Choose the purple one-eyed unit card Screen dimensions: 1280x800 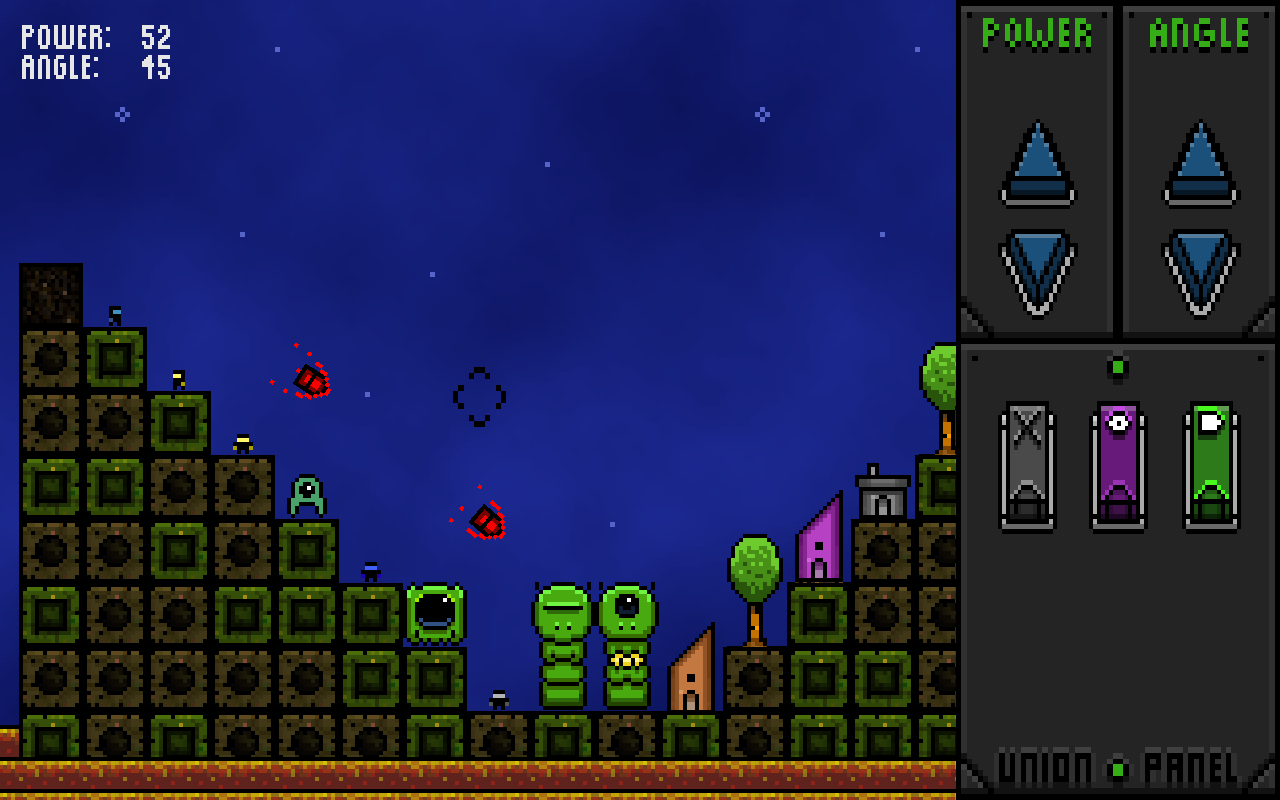[1118, 466]
